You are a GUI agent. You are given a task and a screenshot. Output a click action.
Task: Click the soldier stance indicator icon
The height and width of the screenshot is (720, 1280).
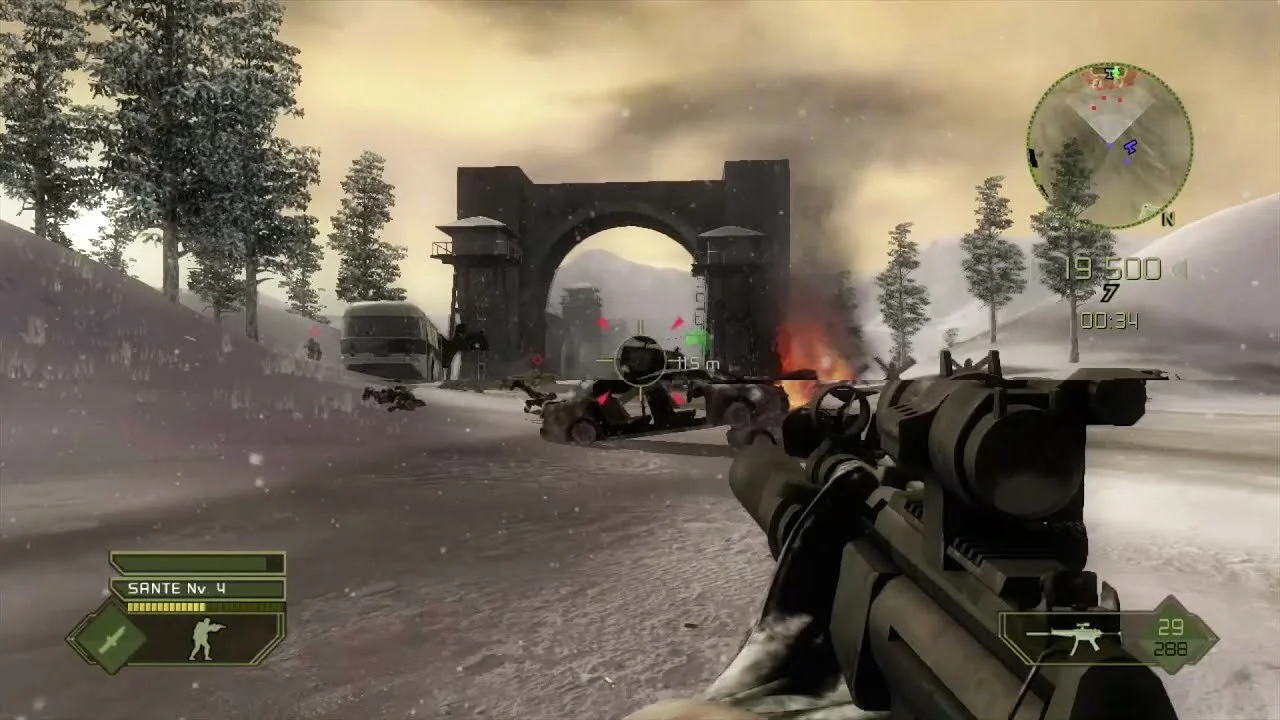point(207,639)
